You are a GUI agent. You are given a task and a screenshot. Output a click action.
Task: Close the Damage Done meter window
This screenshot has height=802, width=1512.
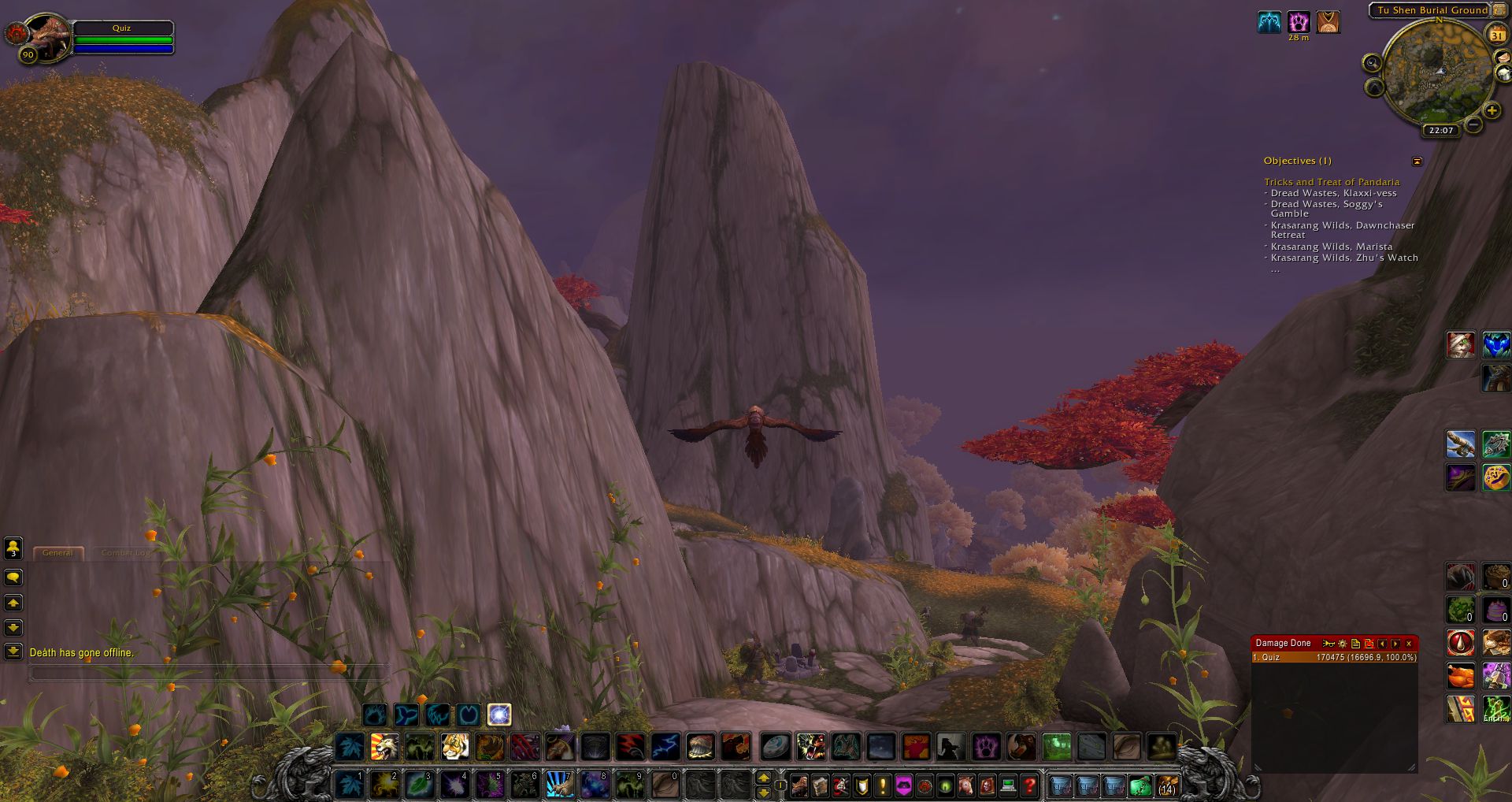point(1409,644)
